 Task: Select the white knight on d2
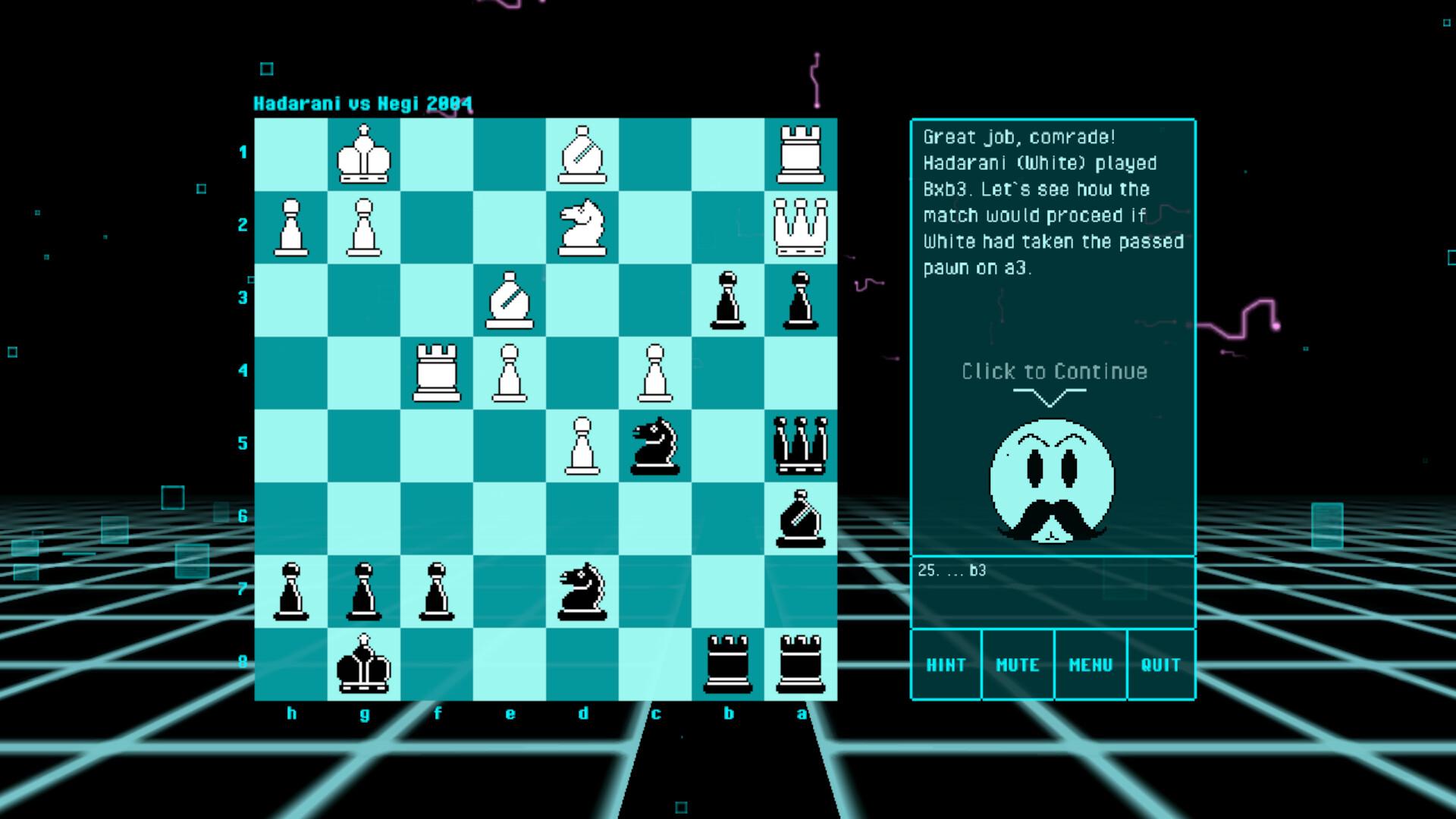tap(583, 226)
